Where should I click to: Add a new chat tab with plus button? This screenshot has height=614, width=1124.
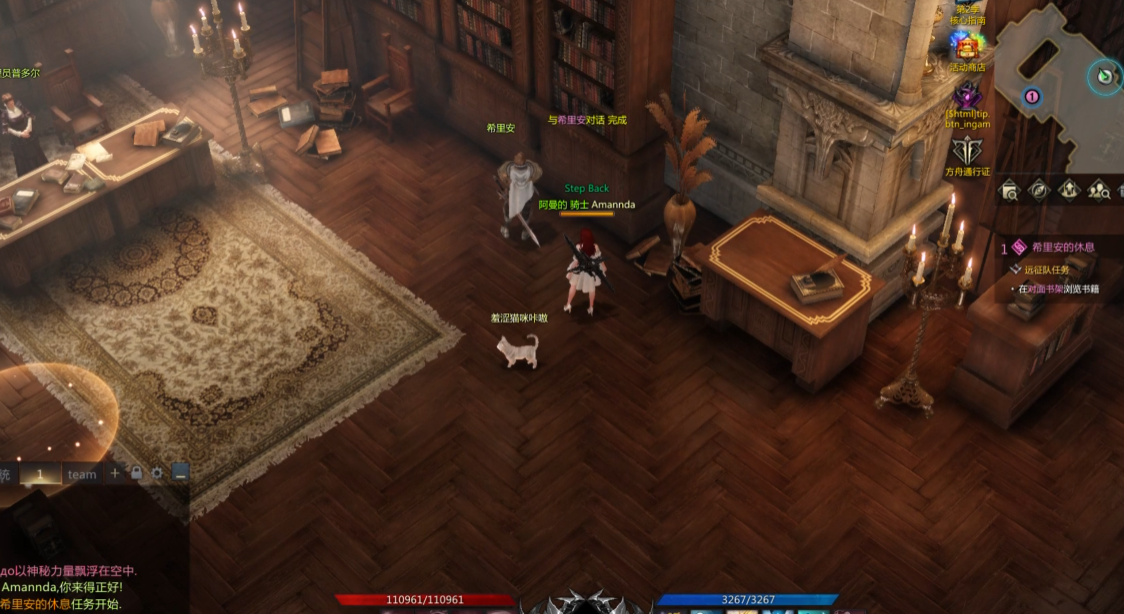click(x=115, y=473)
